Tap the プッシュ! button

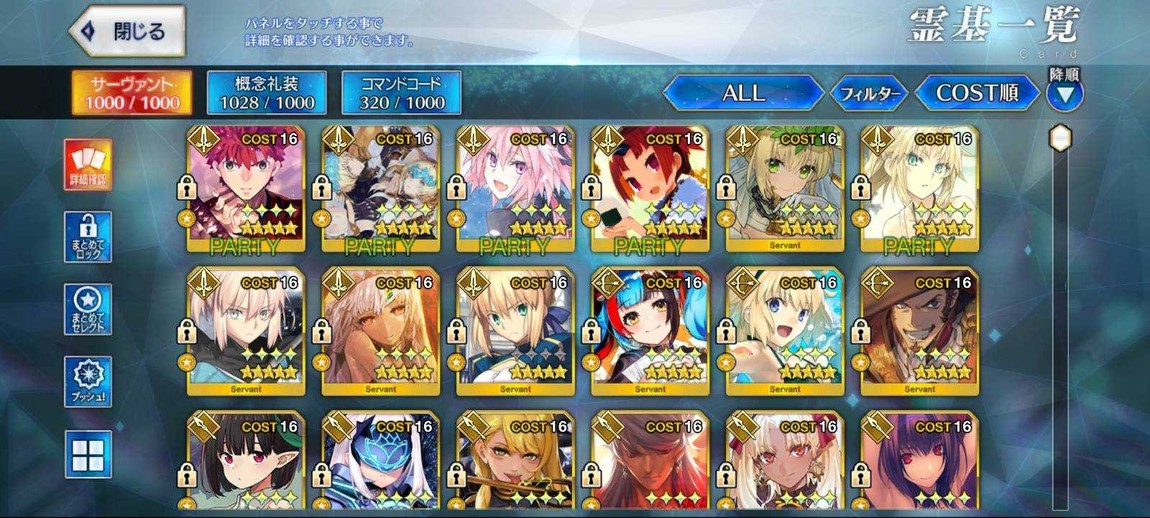[89, 382]
